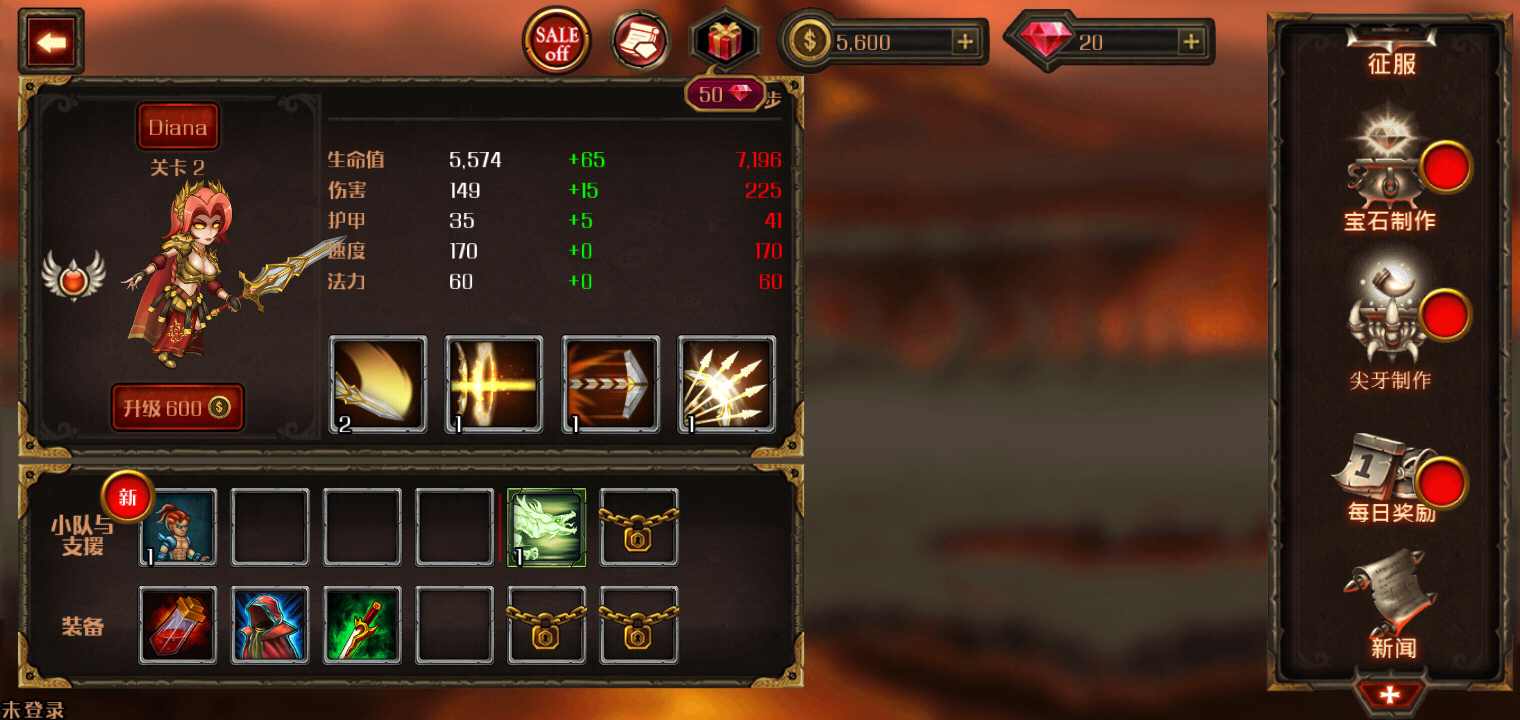Select Diana's sword slash skill
Viewport: 1520px width, 720px height.
coord(377,382)
